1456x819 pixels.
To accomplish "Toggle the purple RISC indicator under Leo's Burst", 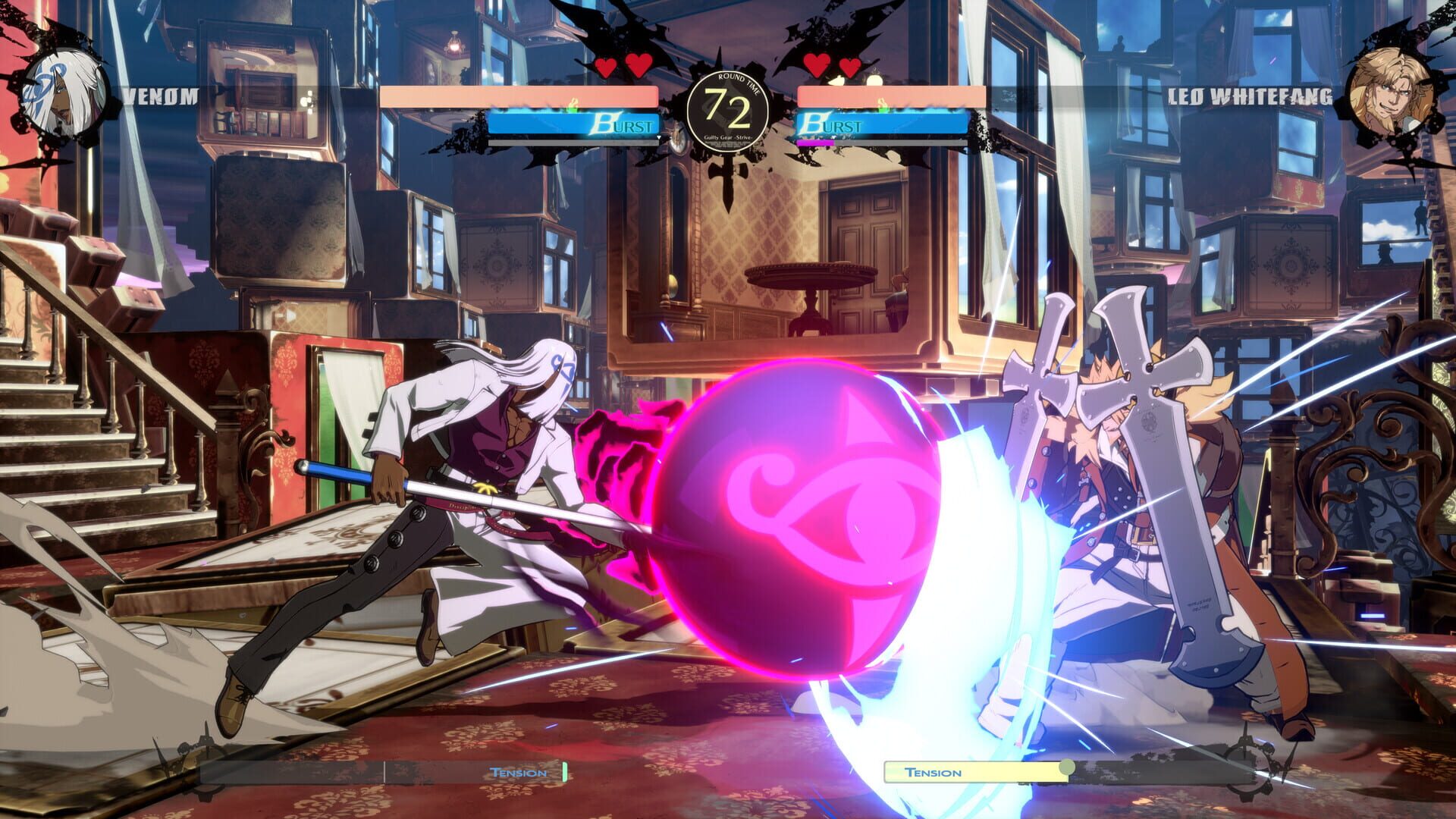I will point(815,143).
